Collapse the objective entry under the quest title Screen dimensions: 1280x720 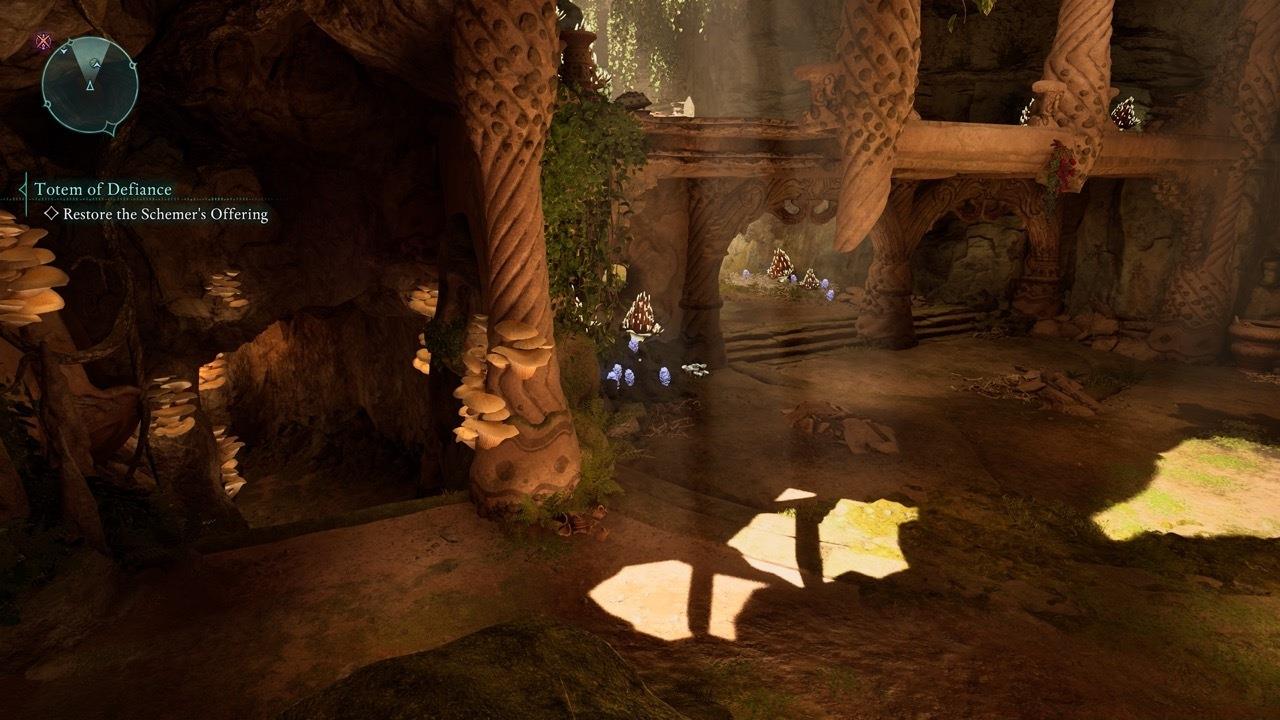tap(51, 213)
